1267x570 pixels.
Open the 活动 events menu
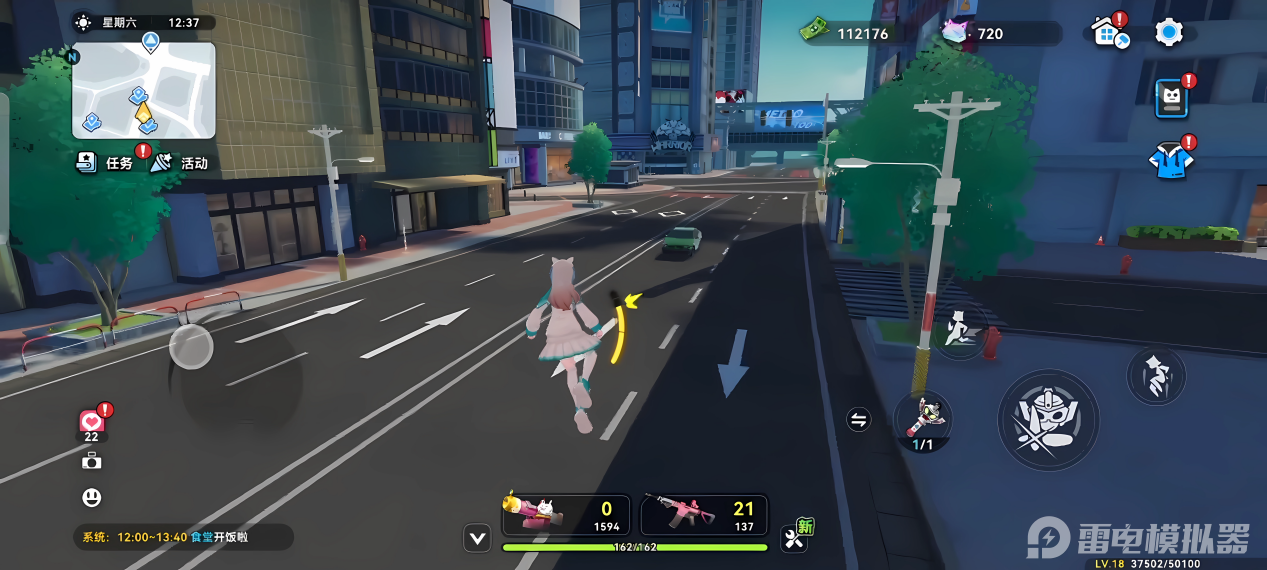pos(180,162)
